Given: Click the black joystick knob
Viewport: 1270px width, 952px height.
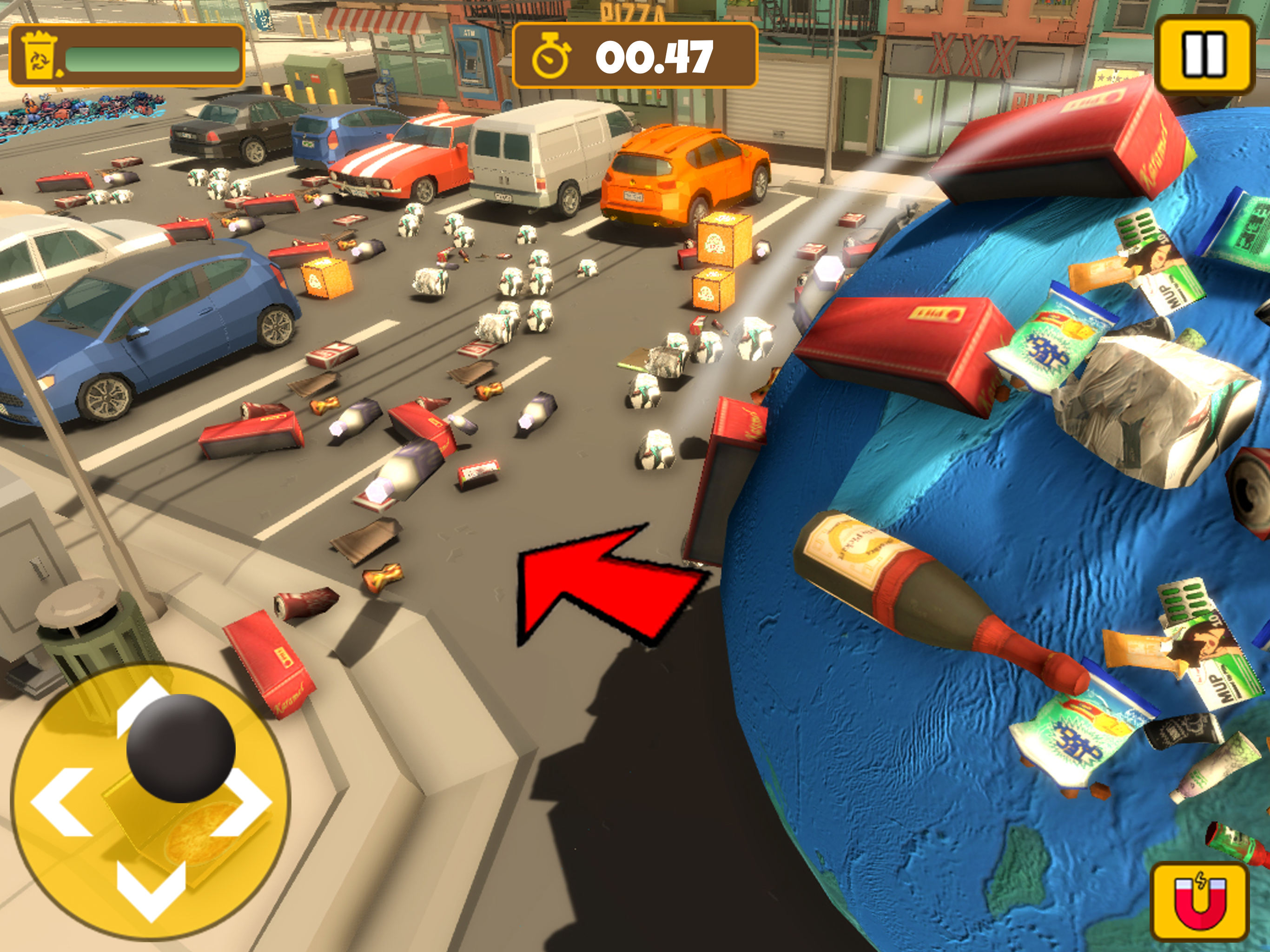Looking at the screenshot, I should tap(181, 747).
